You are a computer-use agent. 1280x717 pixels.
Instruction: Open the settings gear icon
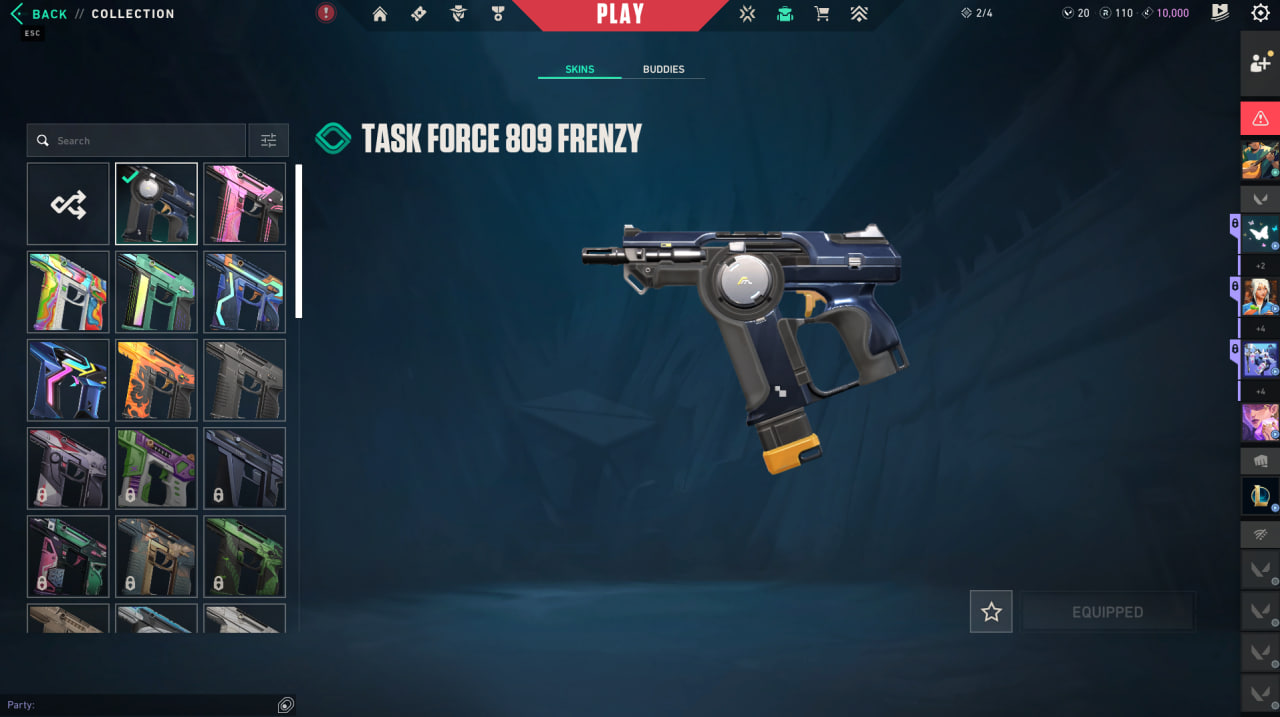pyautogui.click(x=1260, y=13)
